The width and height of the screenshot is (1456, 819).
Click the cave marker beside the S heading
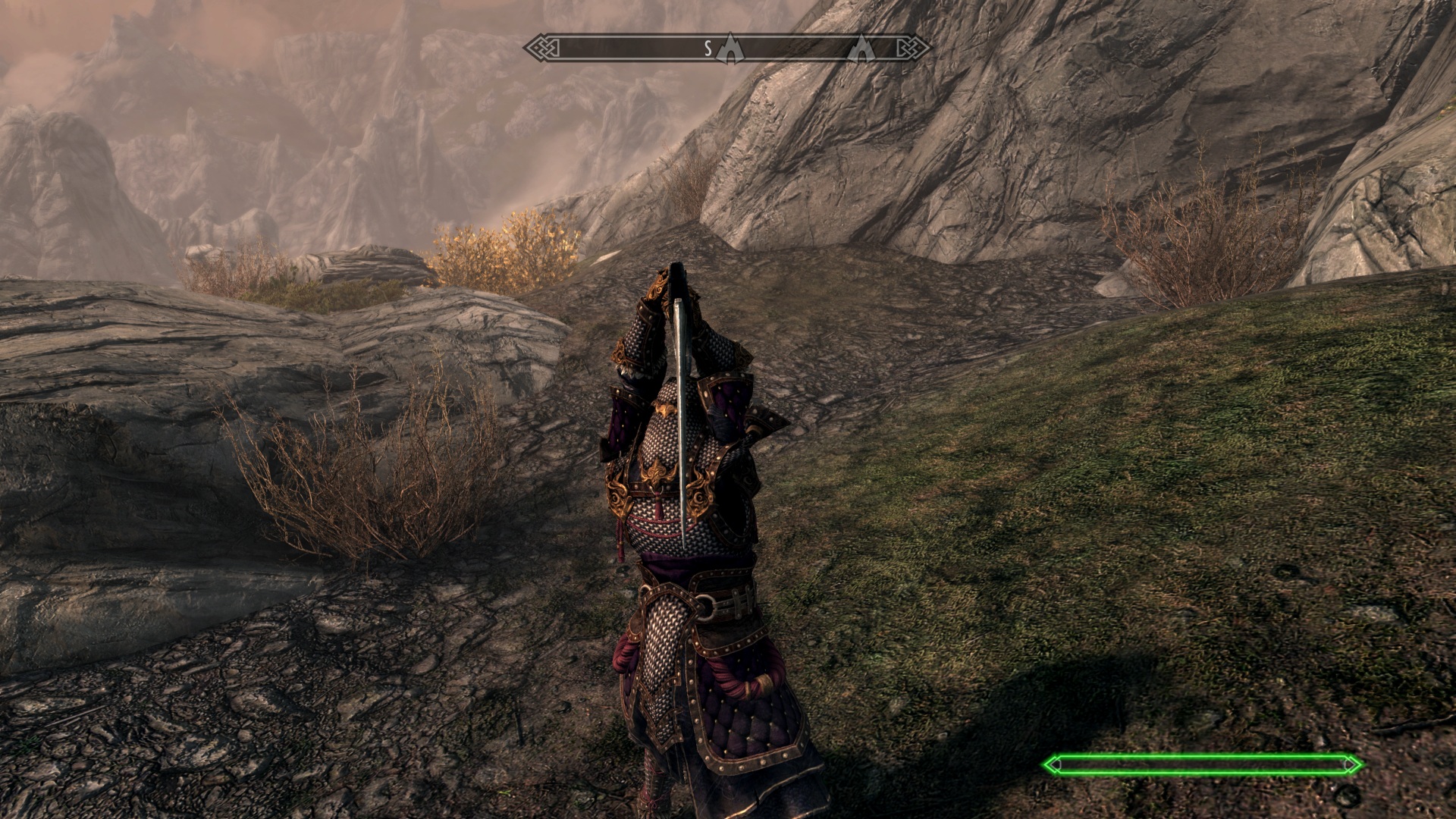pyautogui.click(x=729, y=48)
